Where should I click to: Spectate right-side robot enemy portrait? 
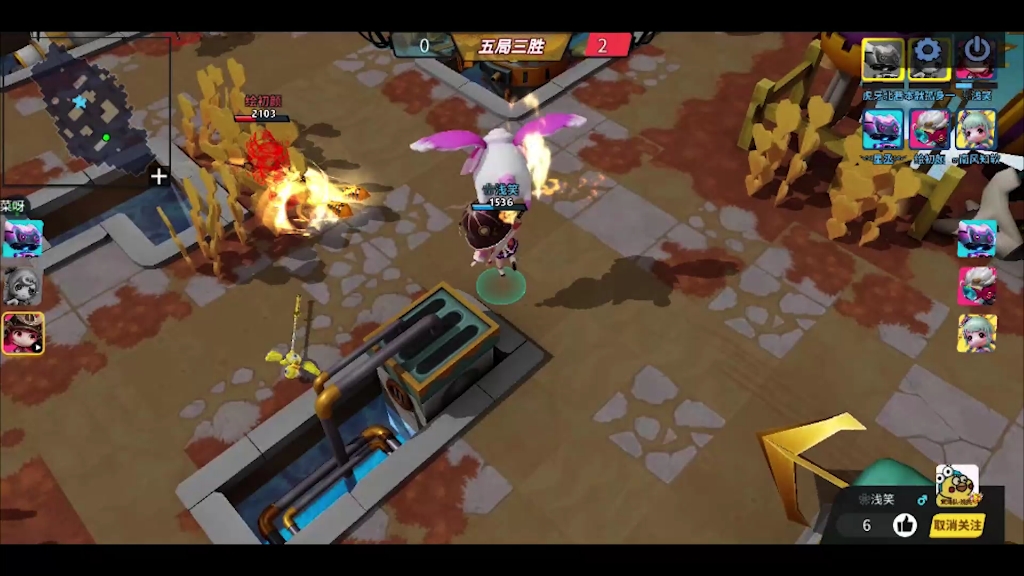pos(977,239)
